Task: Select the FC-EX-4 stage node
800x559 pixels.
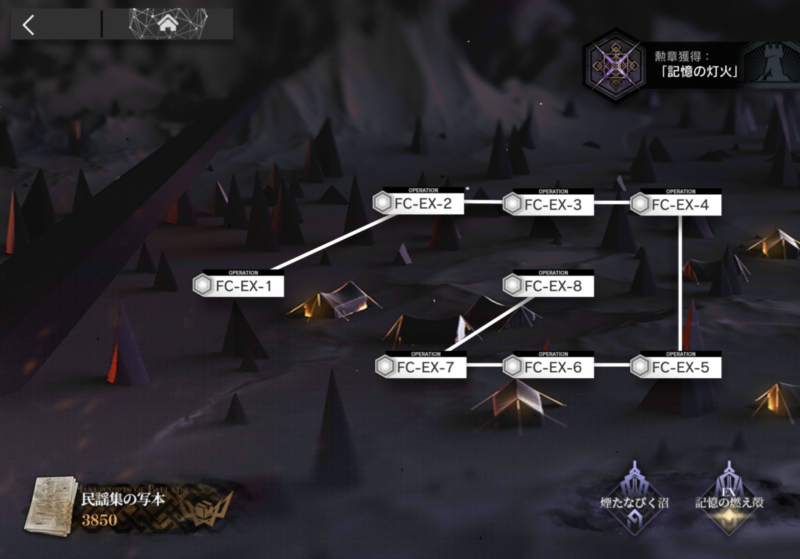Action: 676,205
